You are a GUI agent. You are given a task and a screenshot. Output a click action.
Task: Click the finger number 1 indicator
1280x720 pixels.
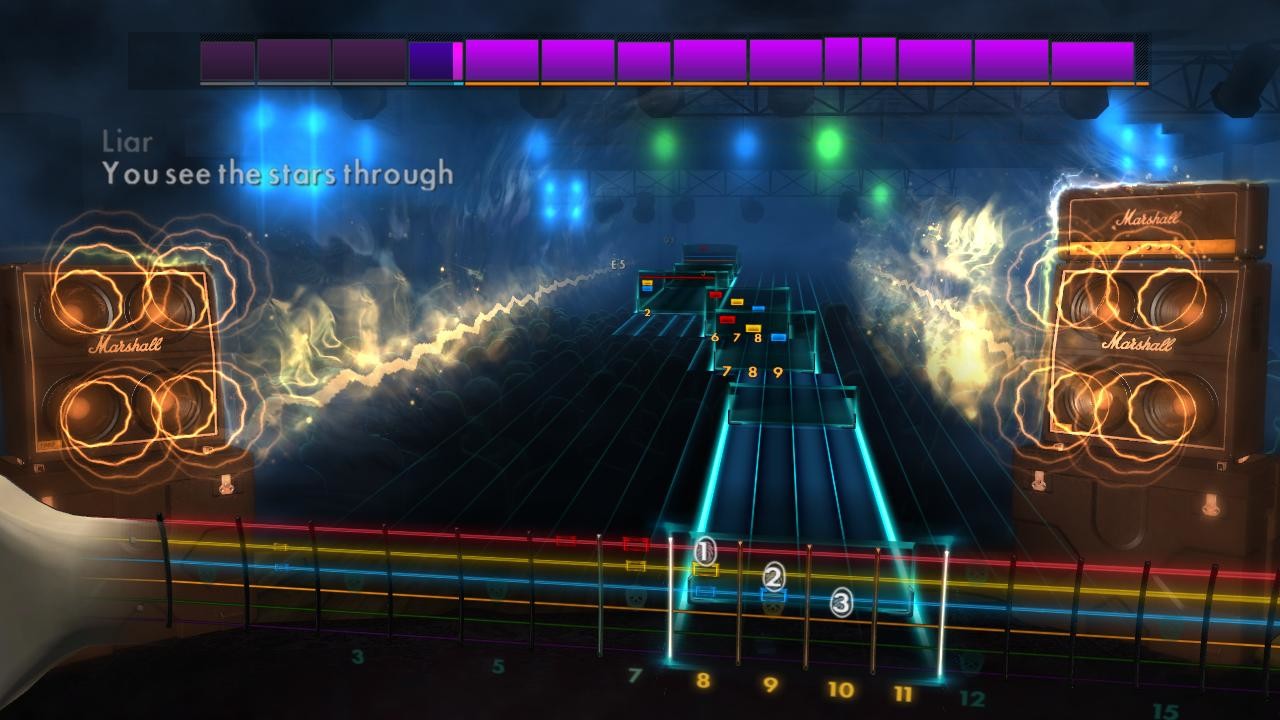704,551
